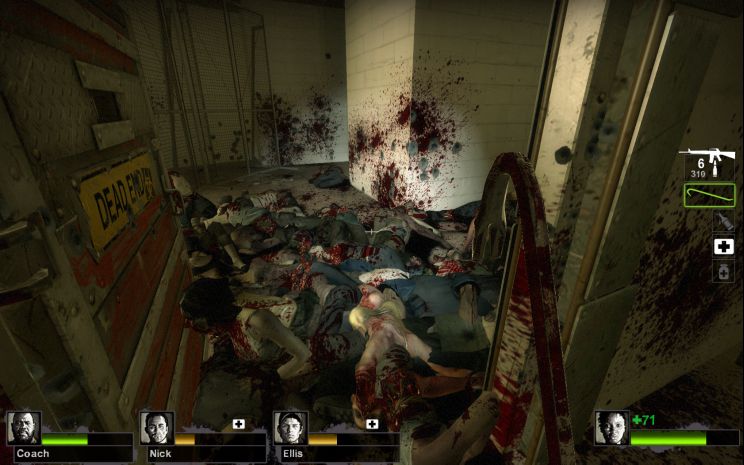
Task: Click your own survivor portrait
Action: (x=611, y=427)
